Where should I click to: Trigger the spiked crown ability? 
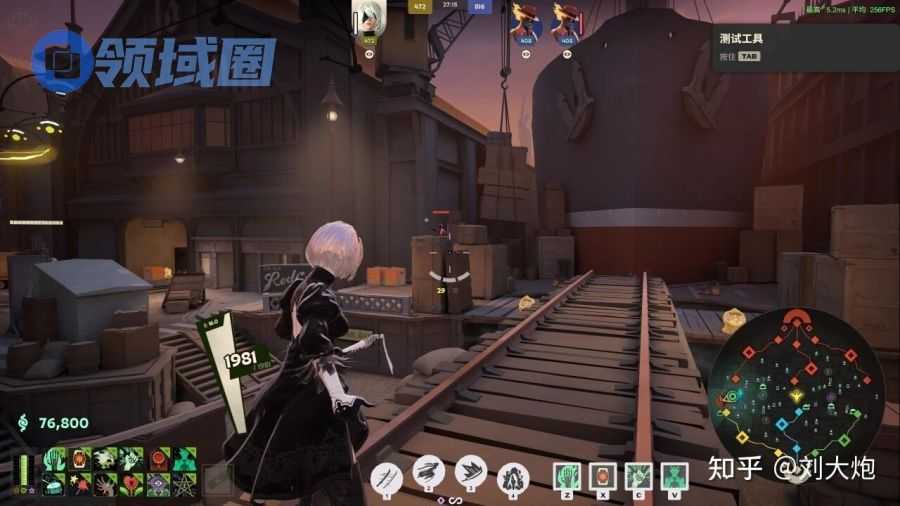(470, 472)
